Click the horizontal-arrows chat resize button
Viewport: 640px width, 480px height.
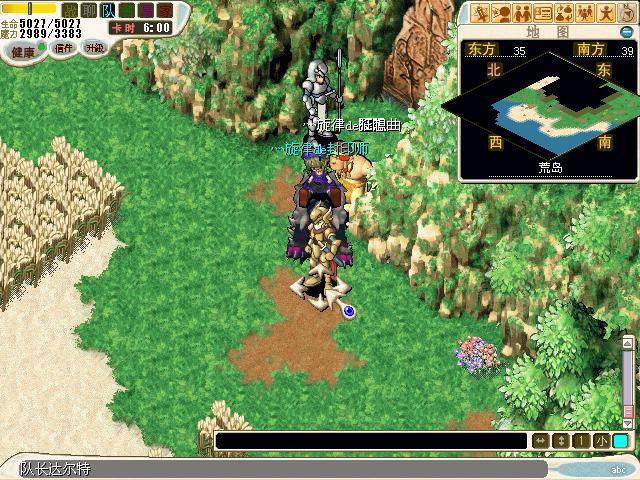(x=540, y=441)
